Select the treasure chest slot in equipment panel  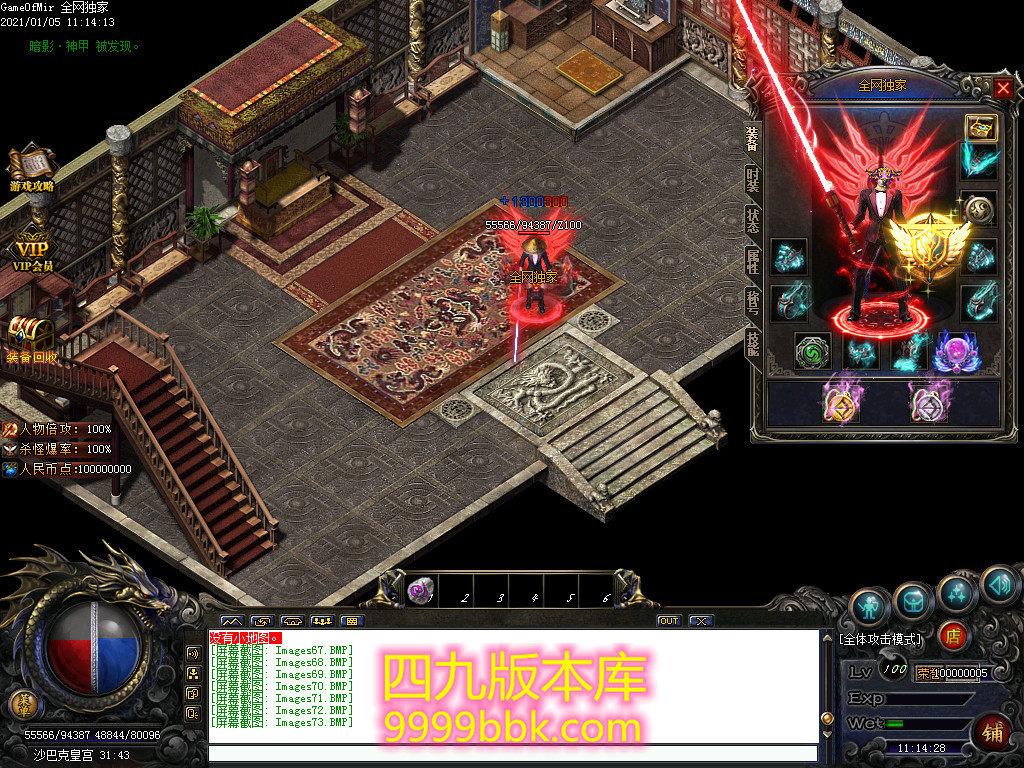tap(979, 128)
